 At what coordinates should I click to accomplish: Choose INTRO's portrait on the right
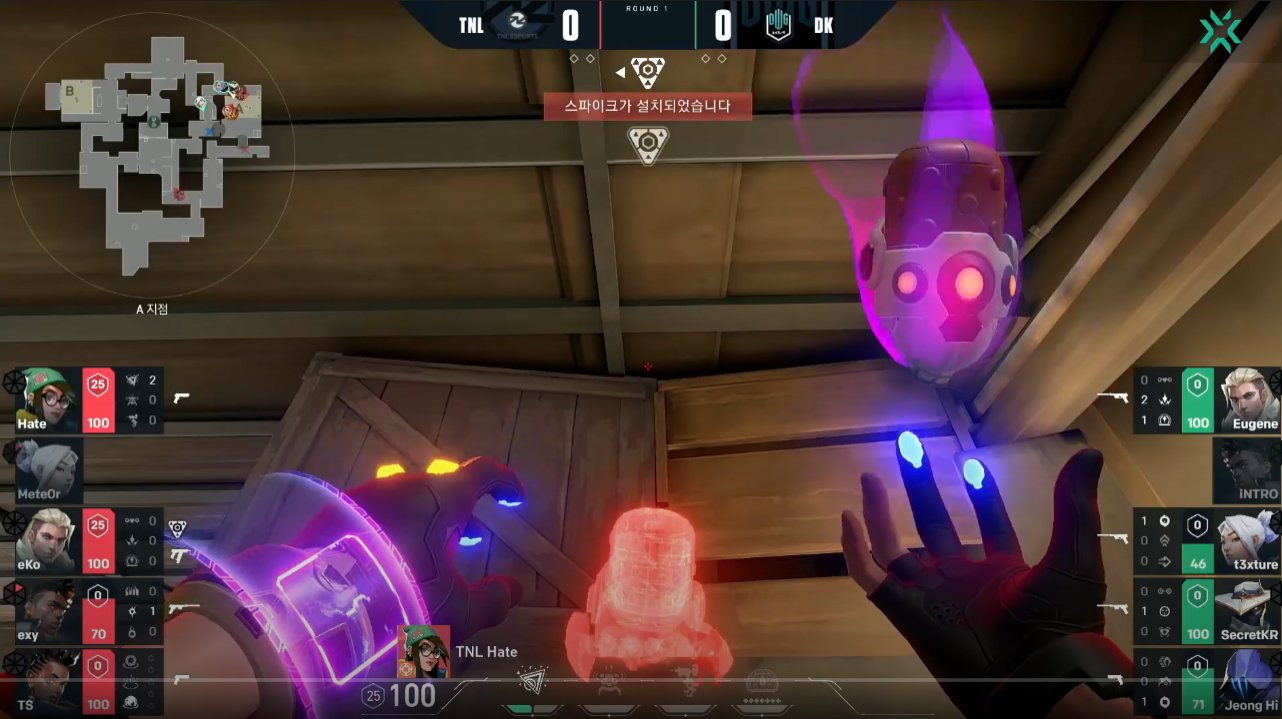pos(1246,470)
